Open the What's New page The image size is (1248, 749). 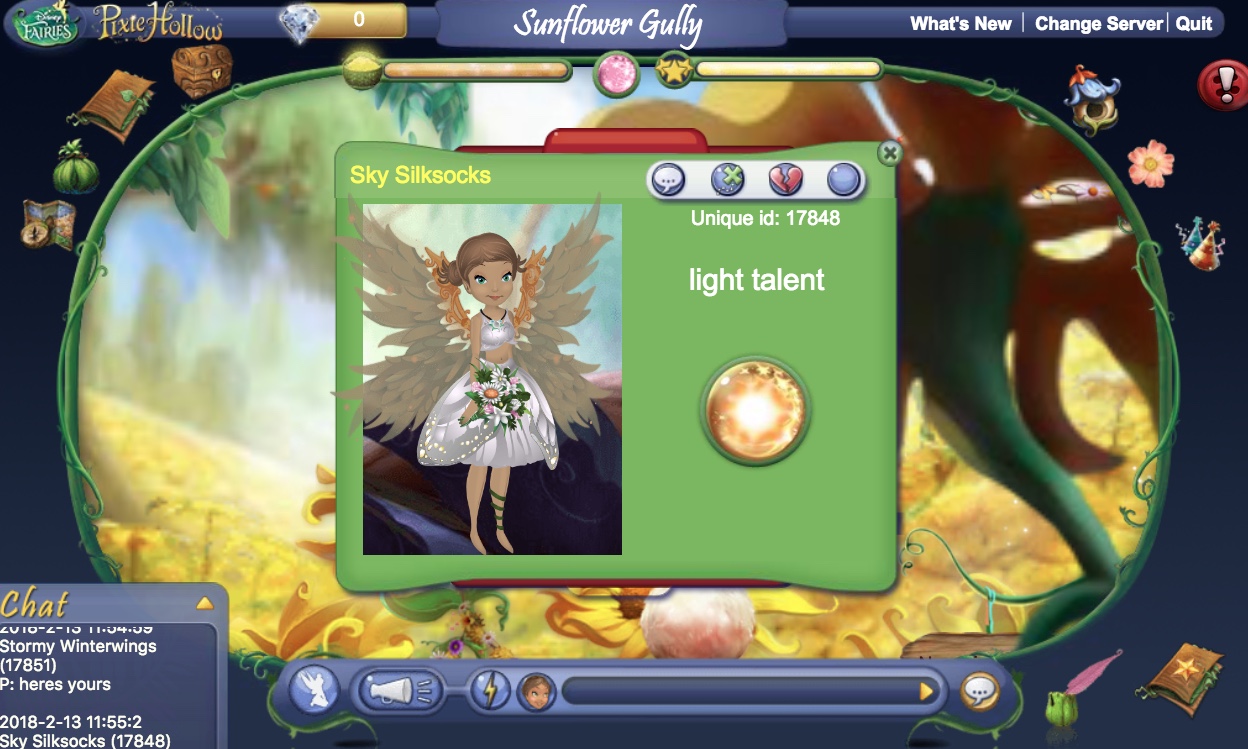[960, 23]
